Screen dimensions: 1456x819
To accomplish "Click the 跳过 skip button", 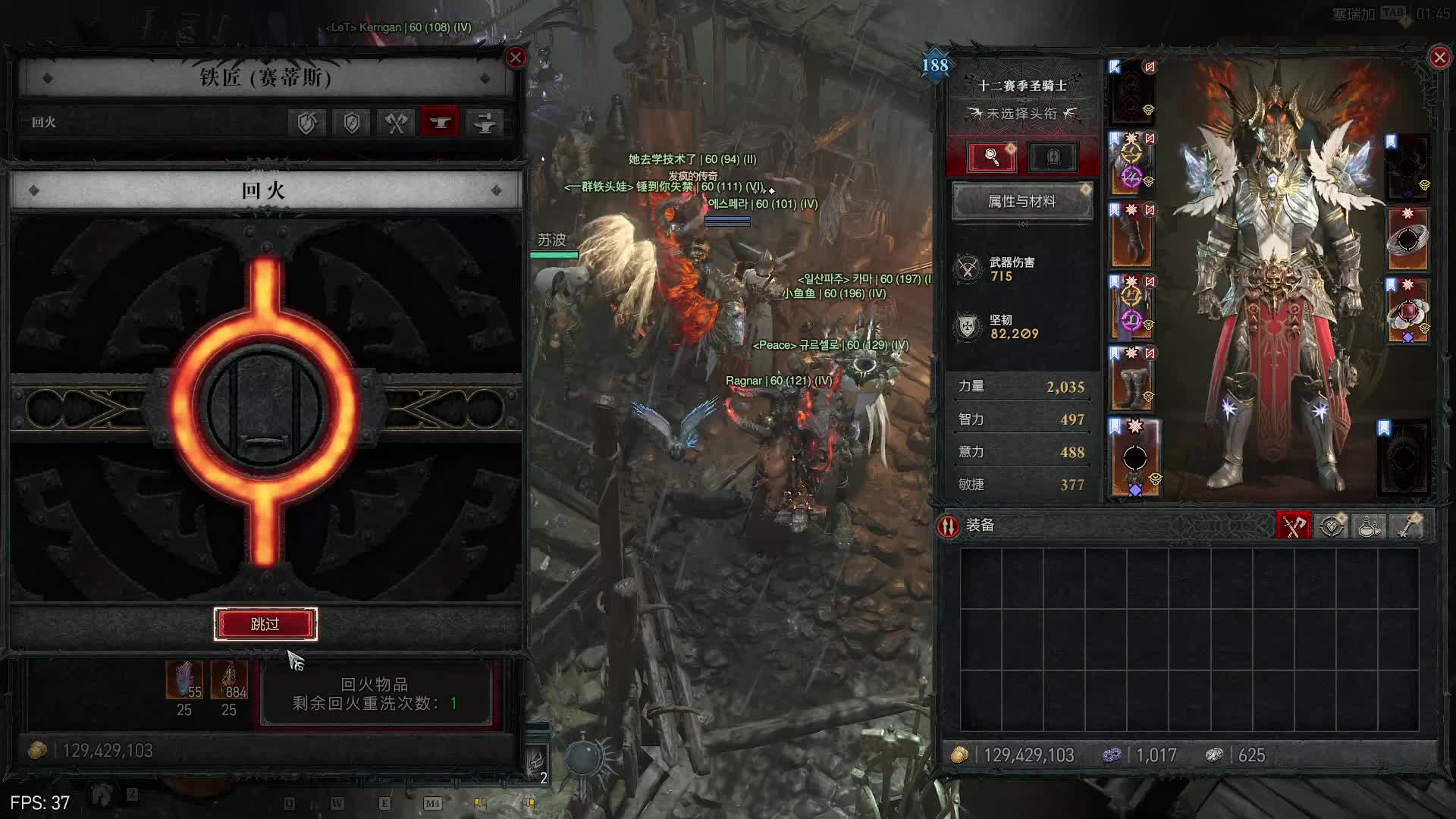I will point(265,624).
